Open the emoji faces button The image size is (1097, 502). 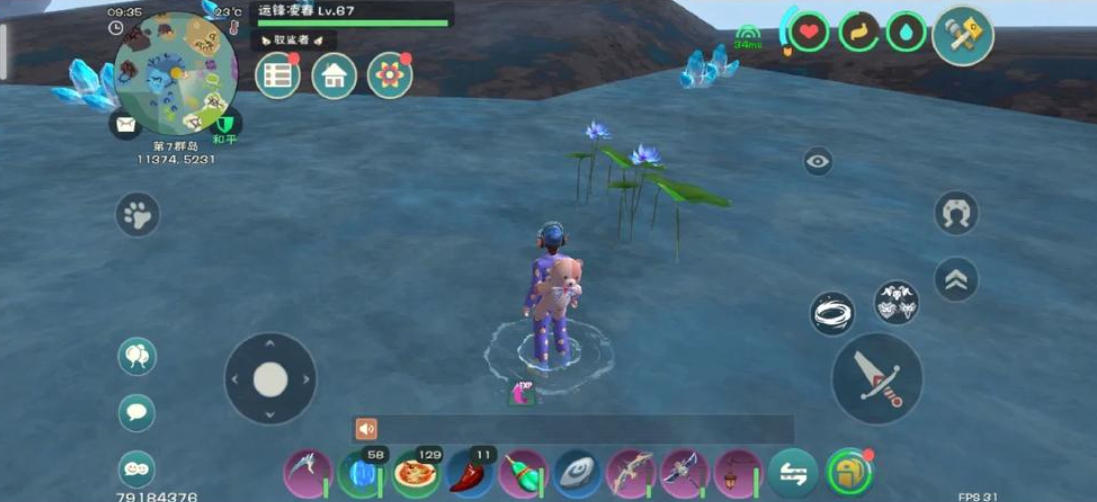pyautogui.click(x=137, y=468)
